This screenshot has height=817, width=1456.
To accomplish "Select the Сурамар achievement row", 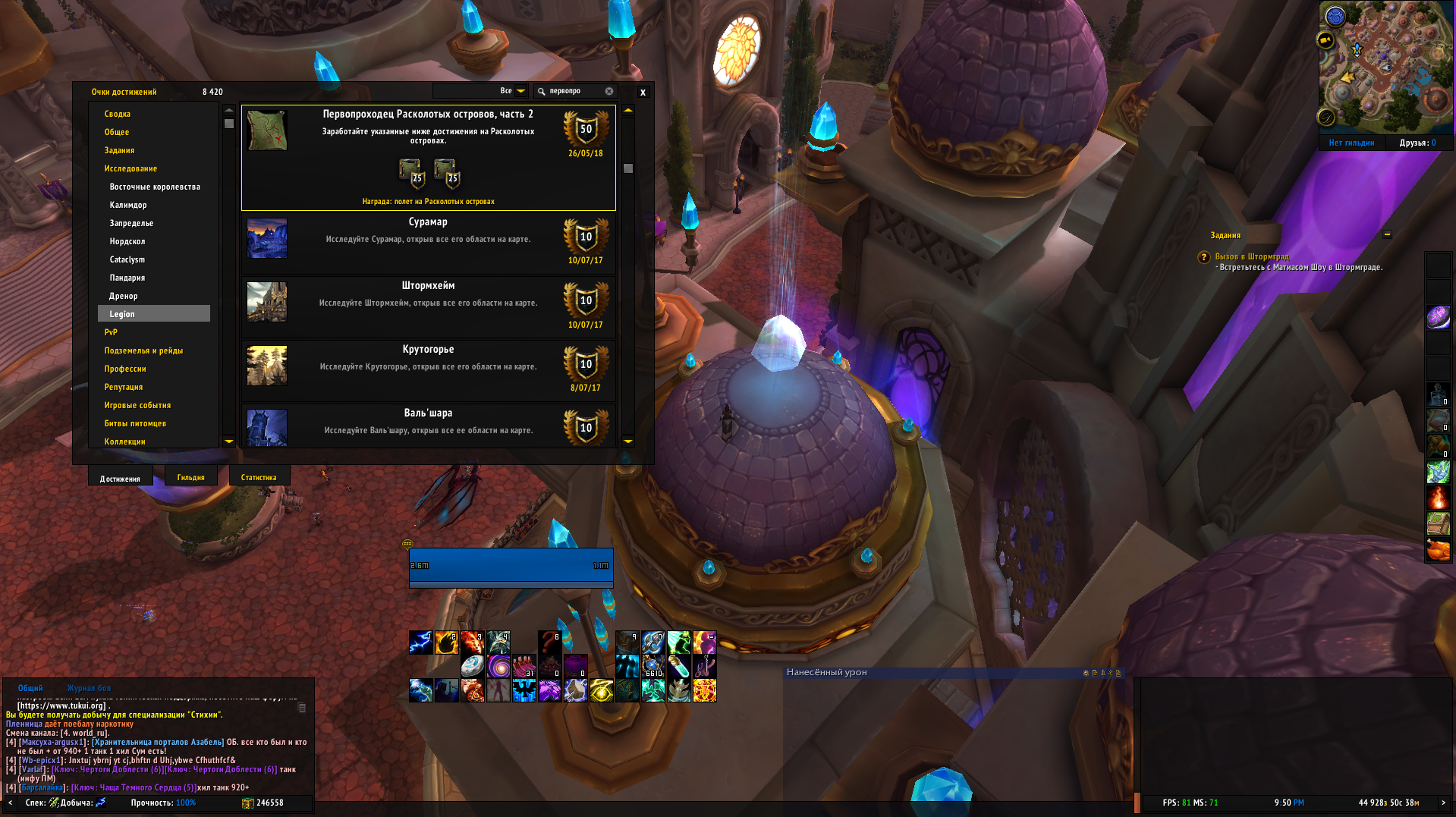I will coord(428,243).
